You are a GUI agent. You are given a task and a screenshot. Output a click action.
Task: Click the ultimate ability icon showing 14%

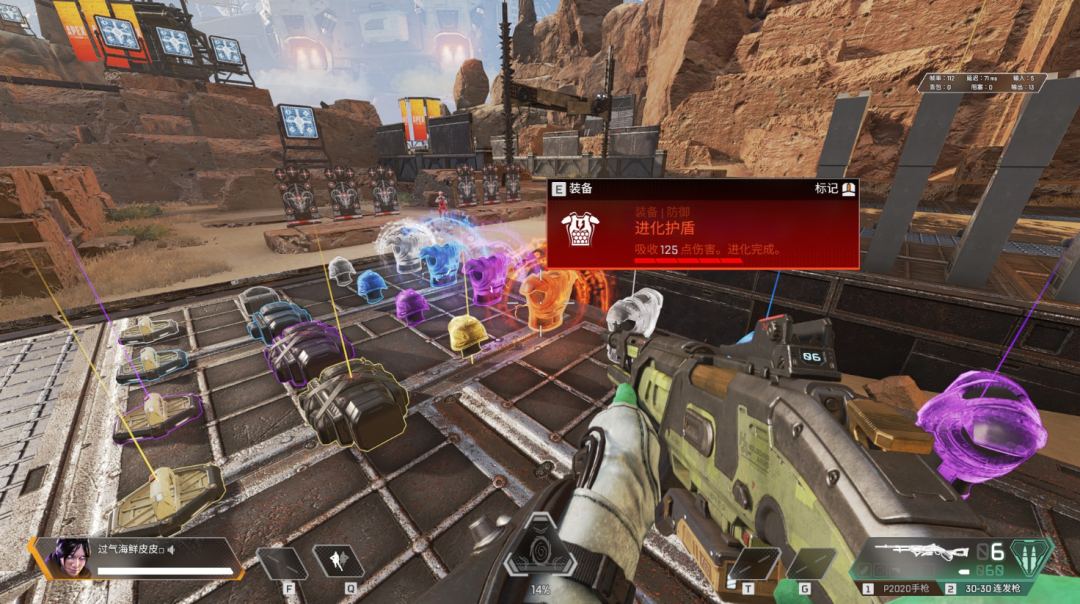click(x=540, y=549)
